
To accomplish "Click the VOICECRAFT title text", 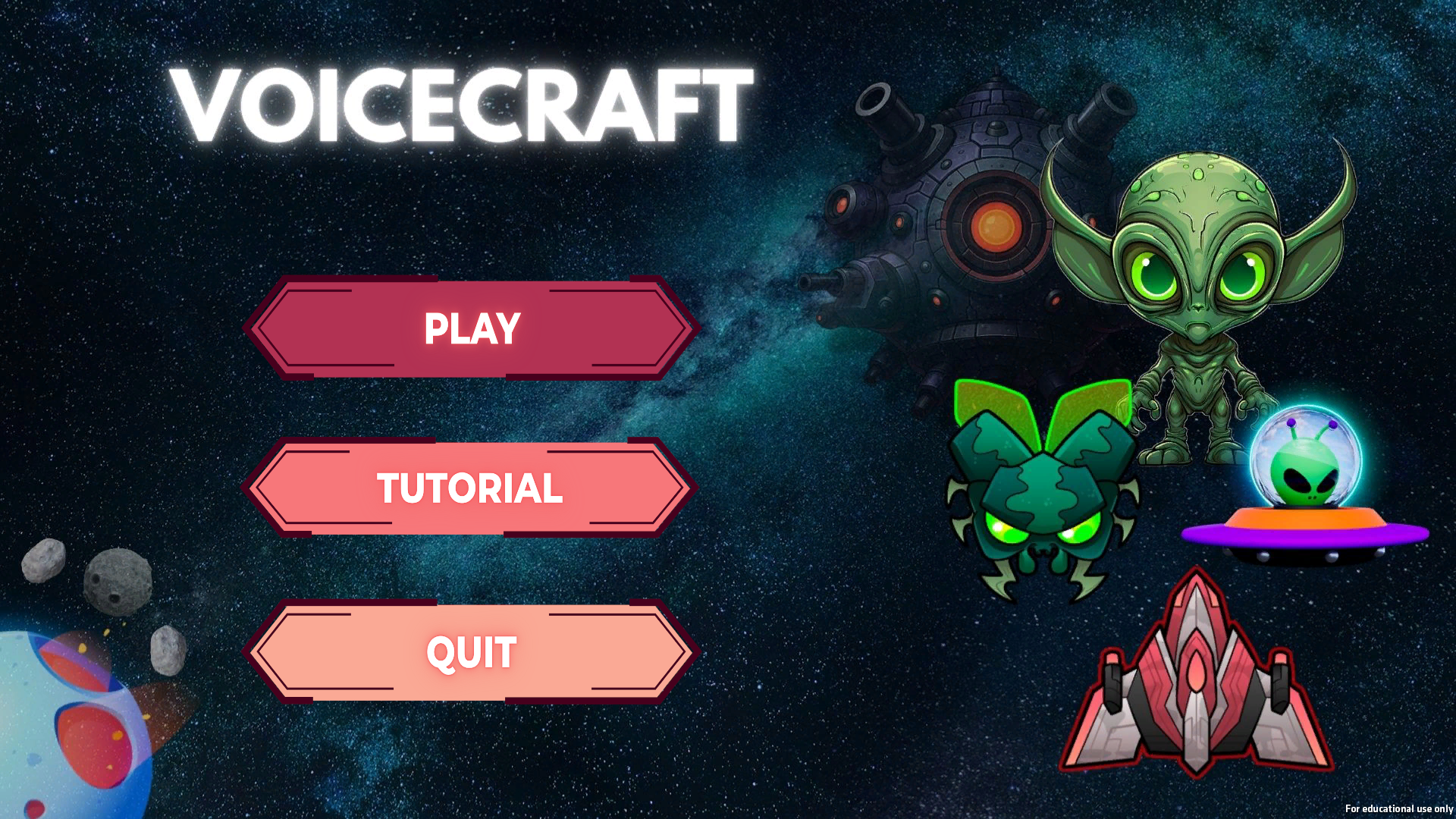I will 466,102.
